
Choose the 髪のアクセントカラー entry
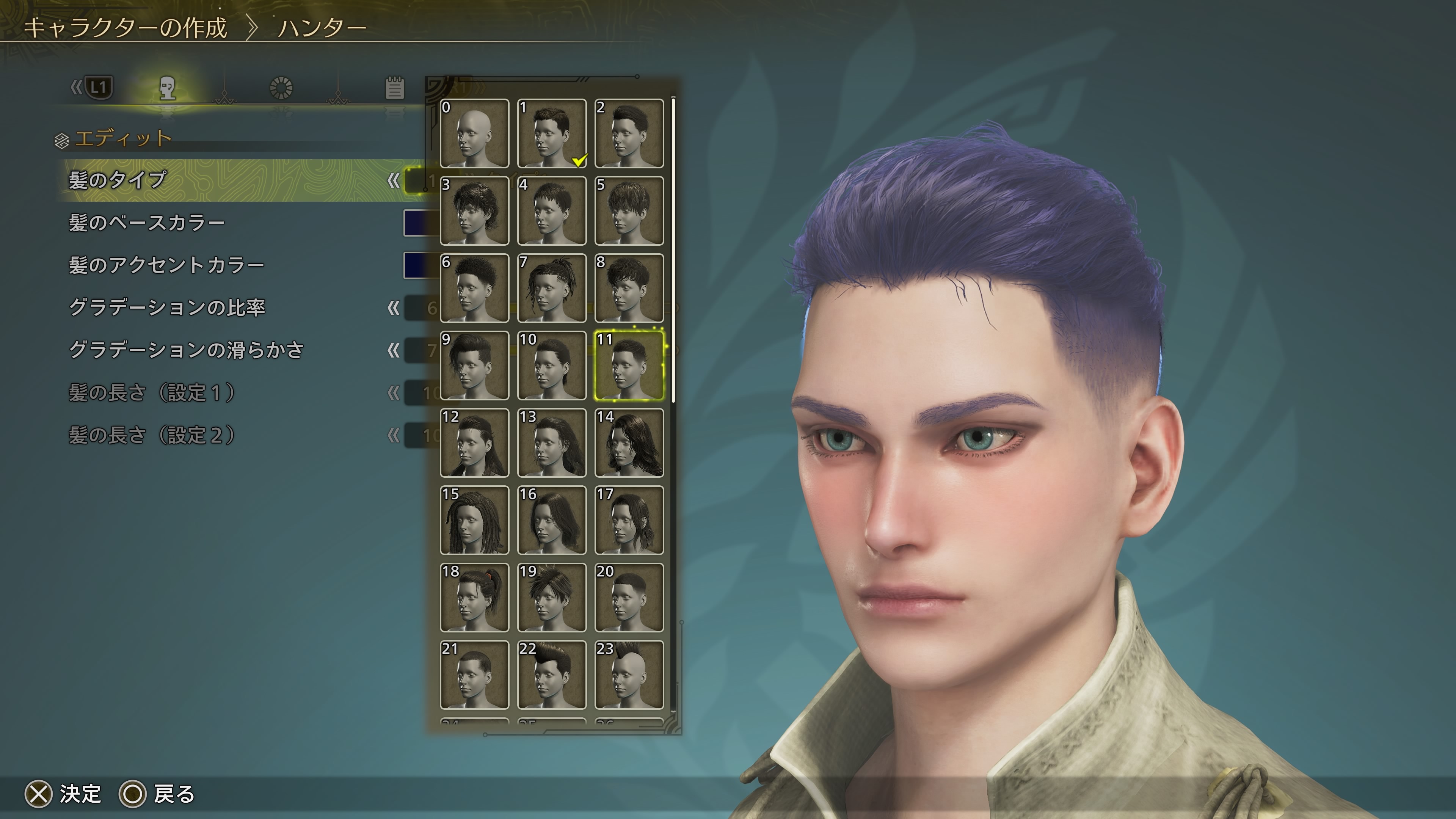click(x=166, y=265)
